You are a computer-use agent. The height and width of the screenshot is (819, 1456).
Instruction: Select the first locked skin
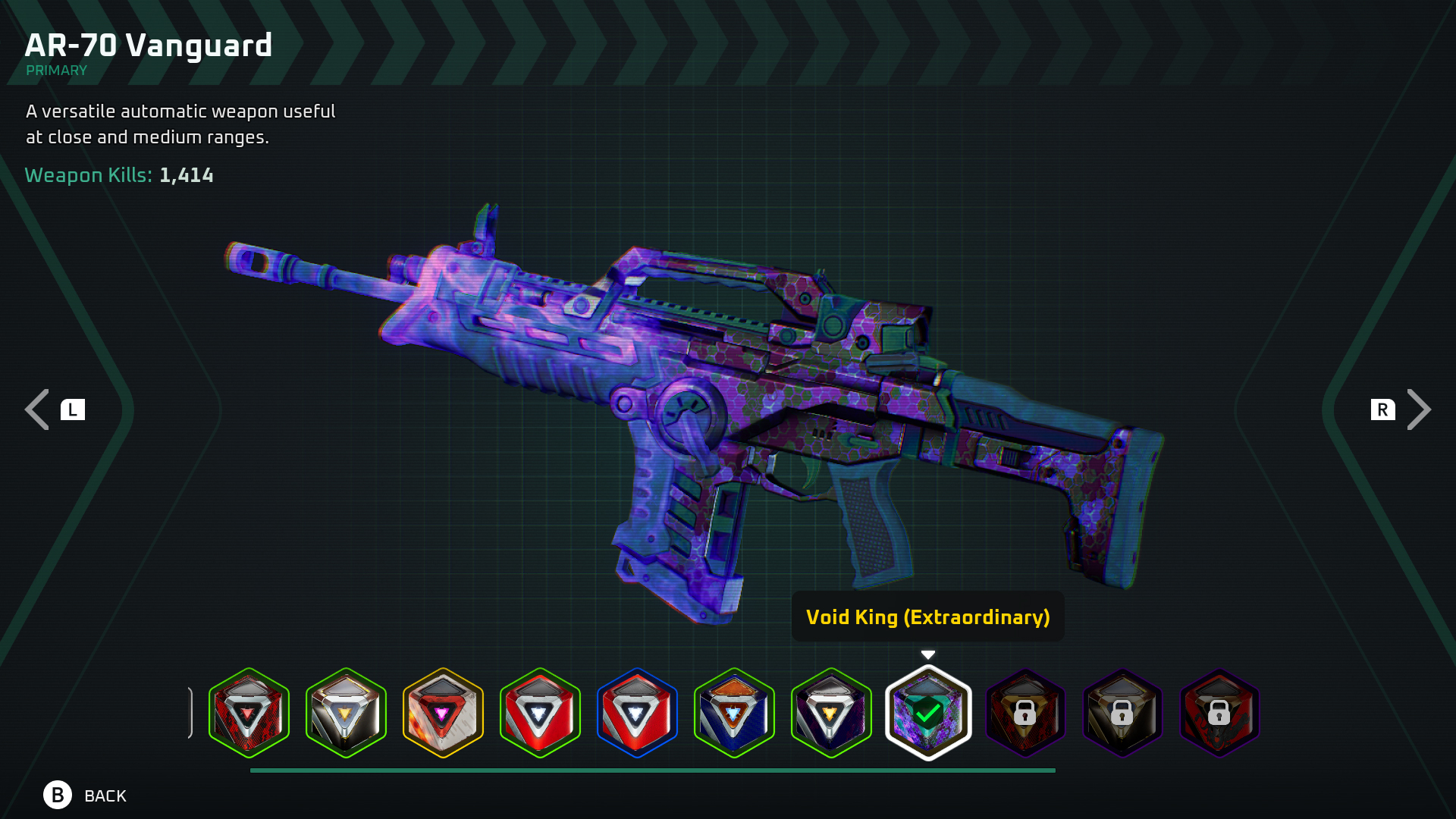1025,713
